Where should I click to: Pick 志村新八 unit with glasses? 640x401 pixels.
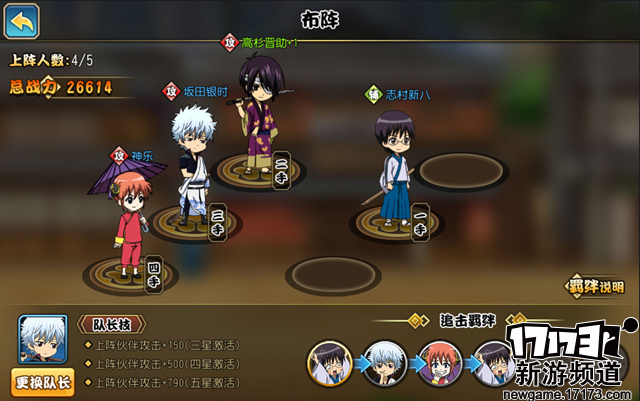[392, 165]
